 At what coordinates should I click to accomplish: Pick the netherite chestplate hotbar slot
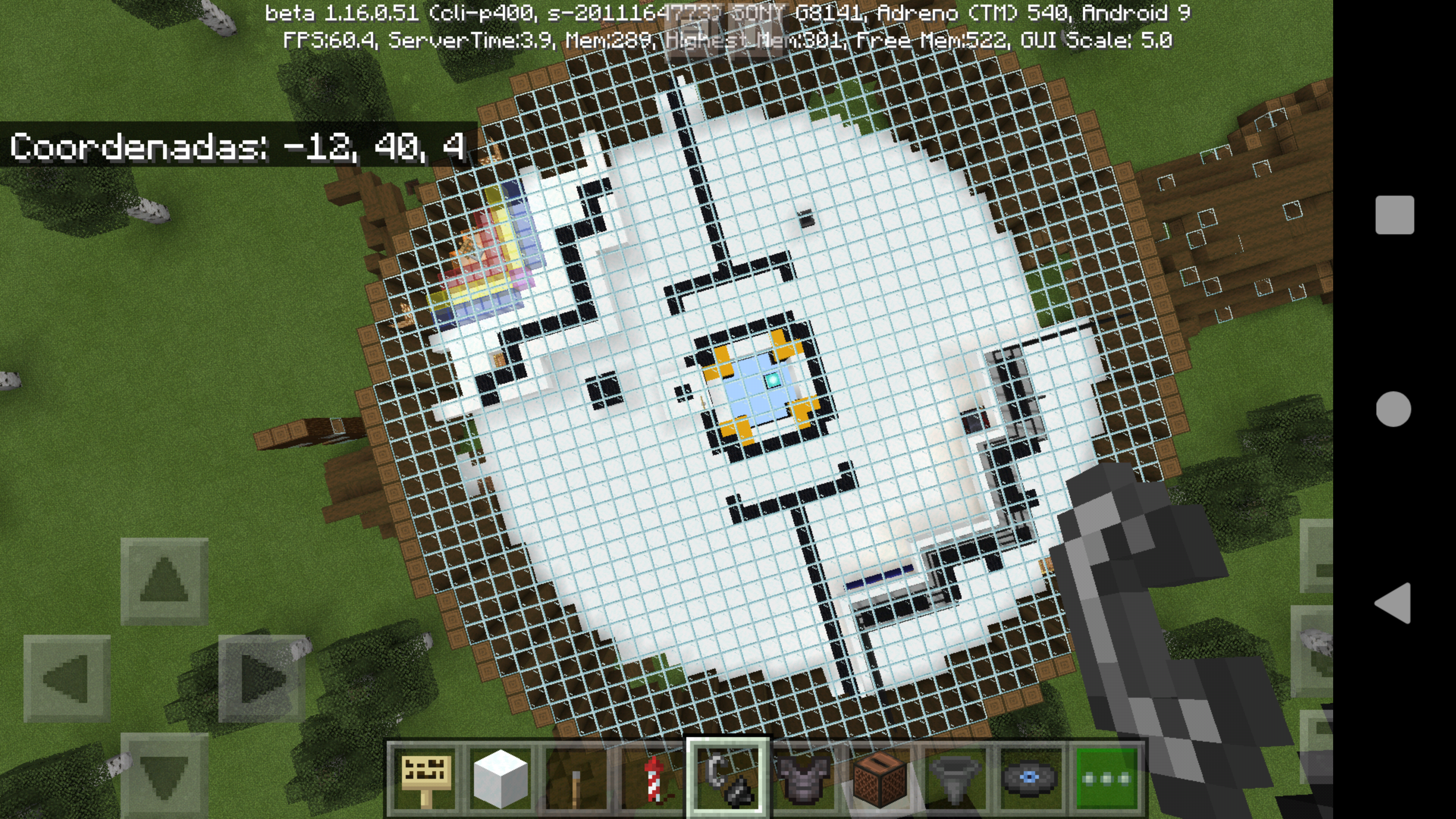coord(803,779)
